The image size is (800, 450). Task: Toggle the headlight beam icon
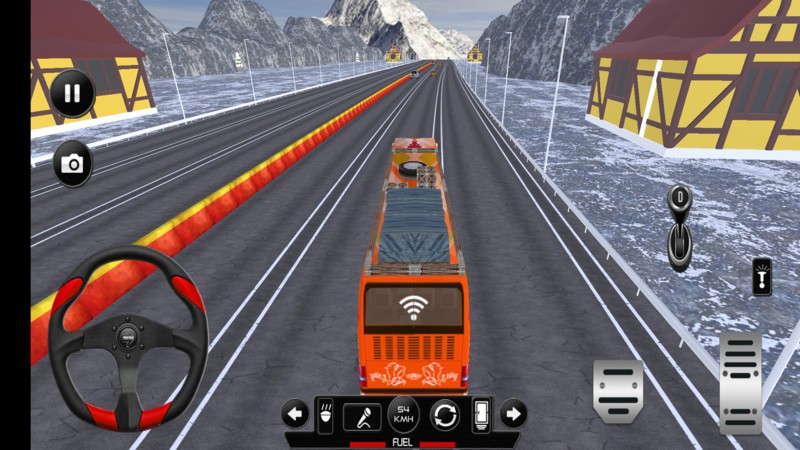point(325,415)
